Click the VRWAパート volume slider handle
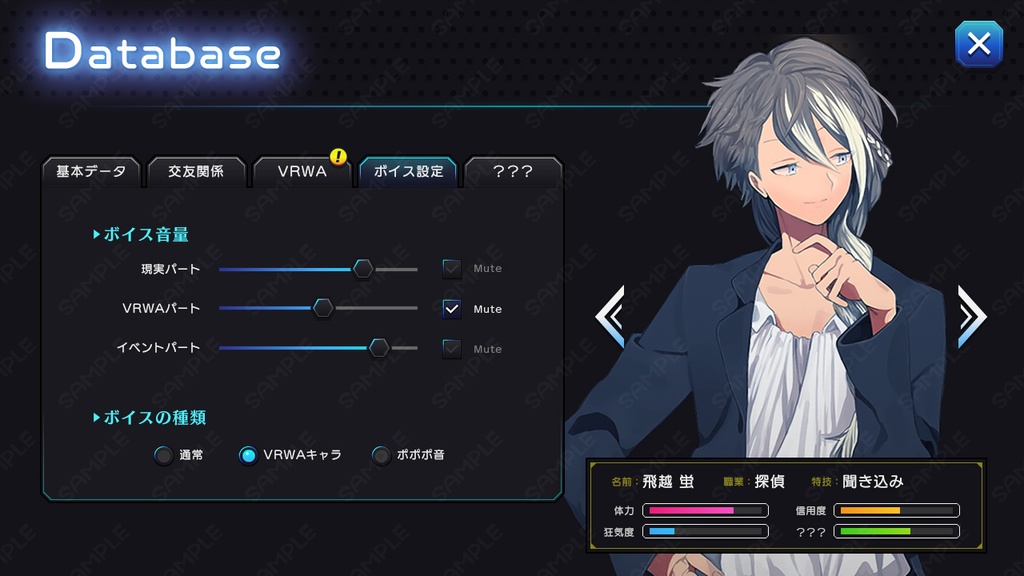This screenshot has height=576, width=1024. point(323,308)
